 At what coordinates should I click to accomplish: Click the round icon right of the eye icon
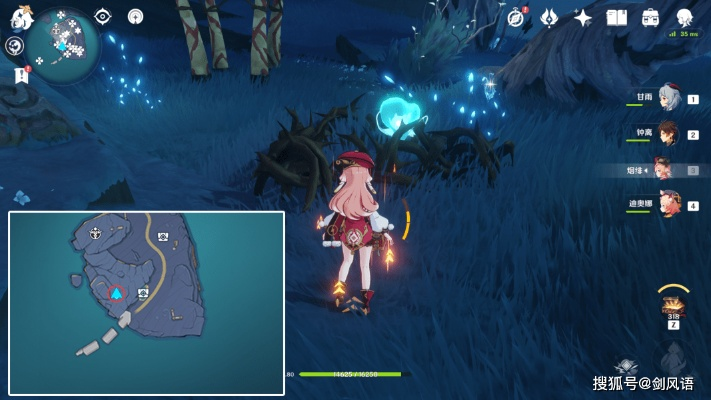tap(135, 16)
